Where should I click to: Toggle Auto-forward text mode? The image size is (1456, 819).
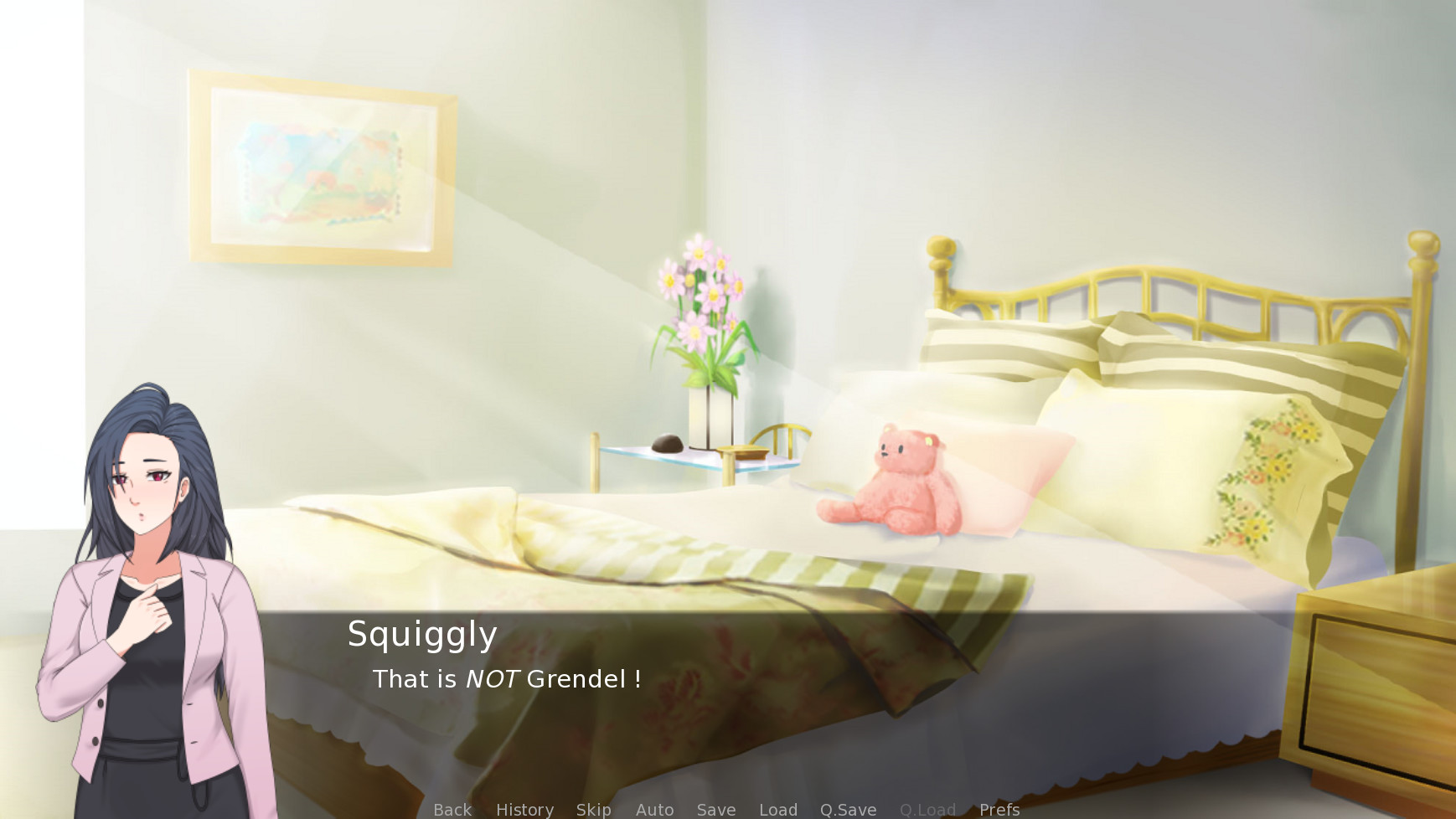tap(654, 809)
